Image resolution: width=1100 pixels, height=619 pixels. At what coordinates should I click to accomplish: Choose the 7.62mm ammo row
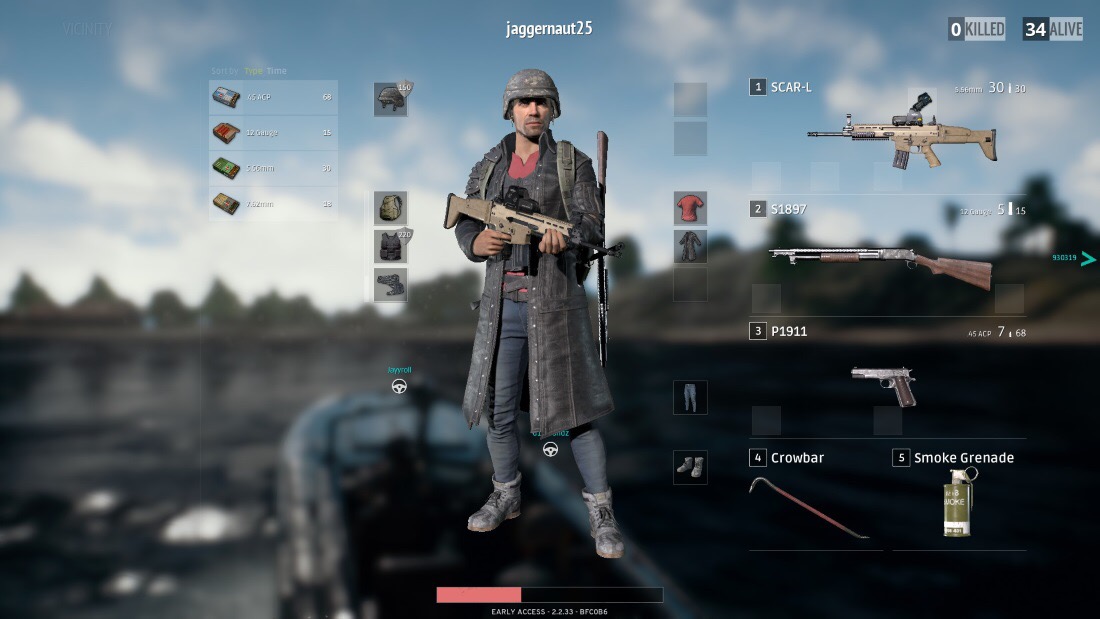273,204
